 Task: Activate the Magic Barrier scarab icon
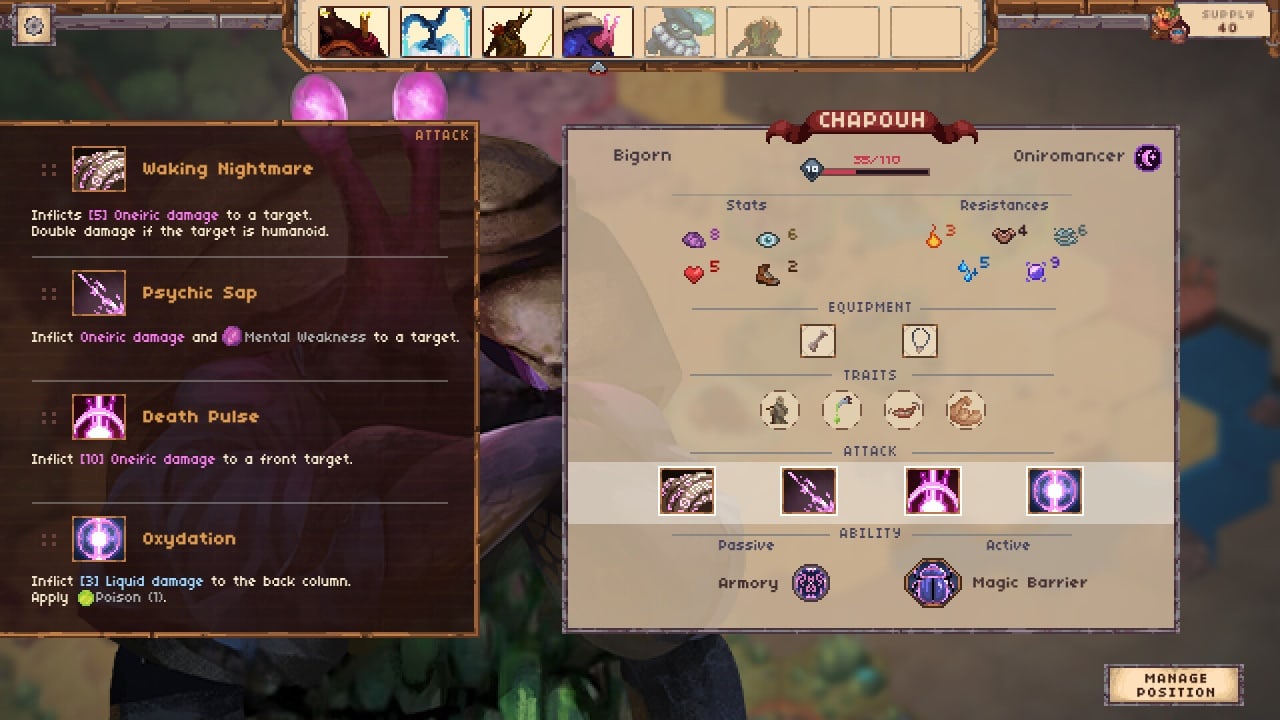click(933, 583)
